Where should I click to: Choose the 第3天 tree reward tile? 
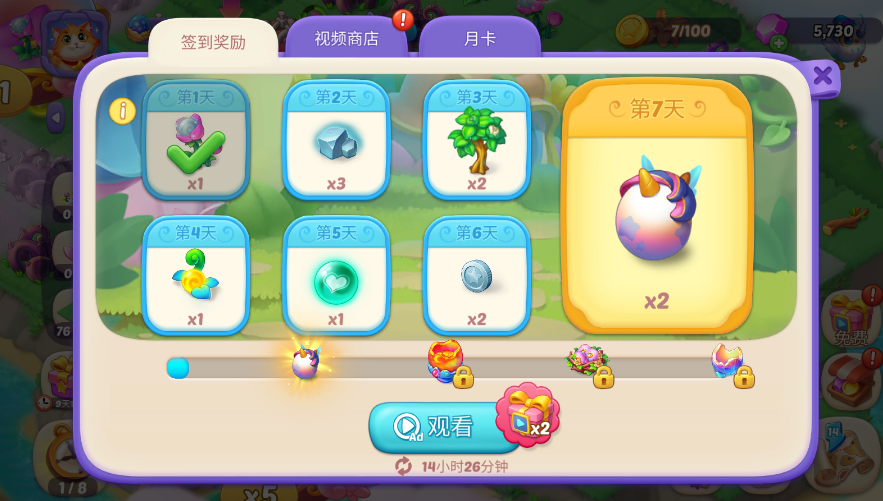(x=476, y=140)
